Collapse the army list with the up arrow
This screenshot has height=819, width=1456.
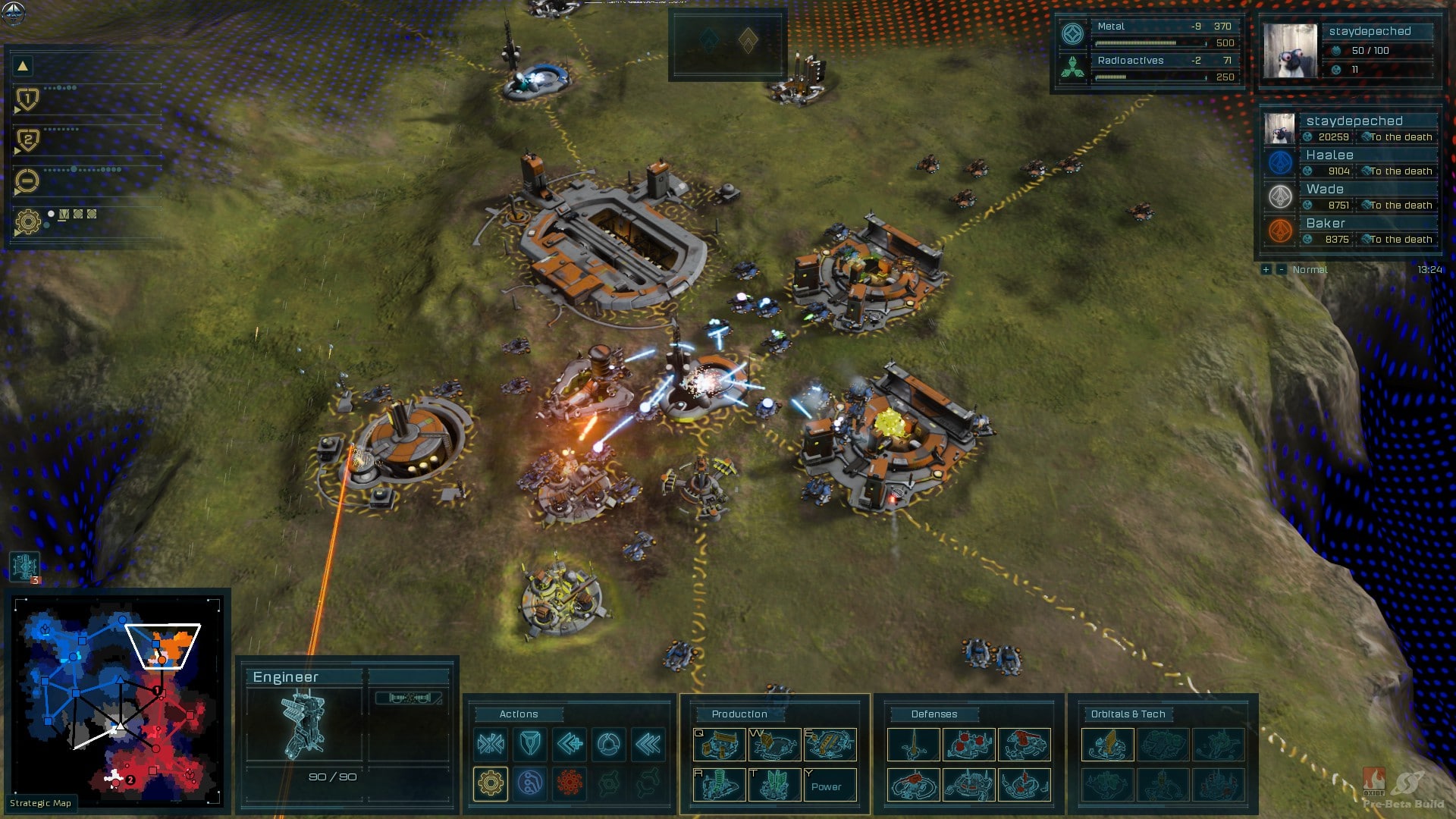tap(23, 66)
